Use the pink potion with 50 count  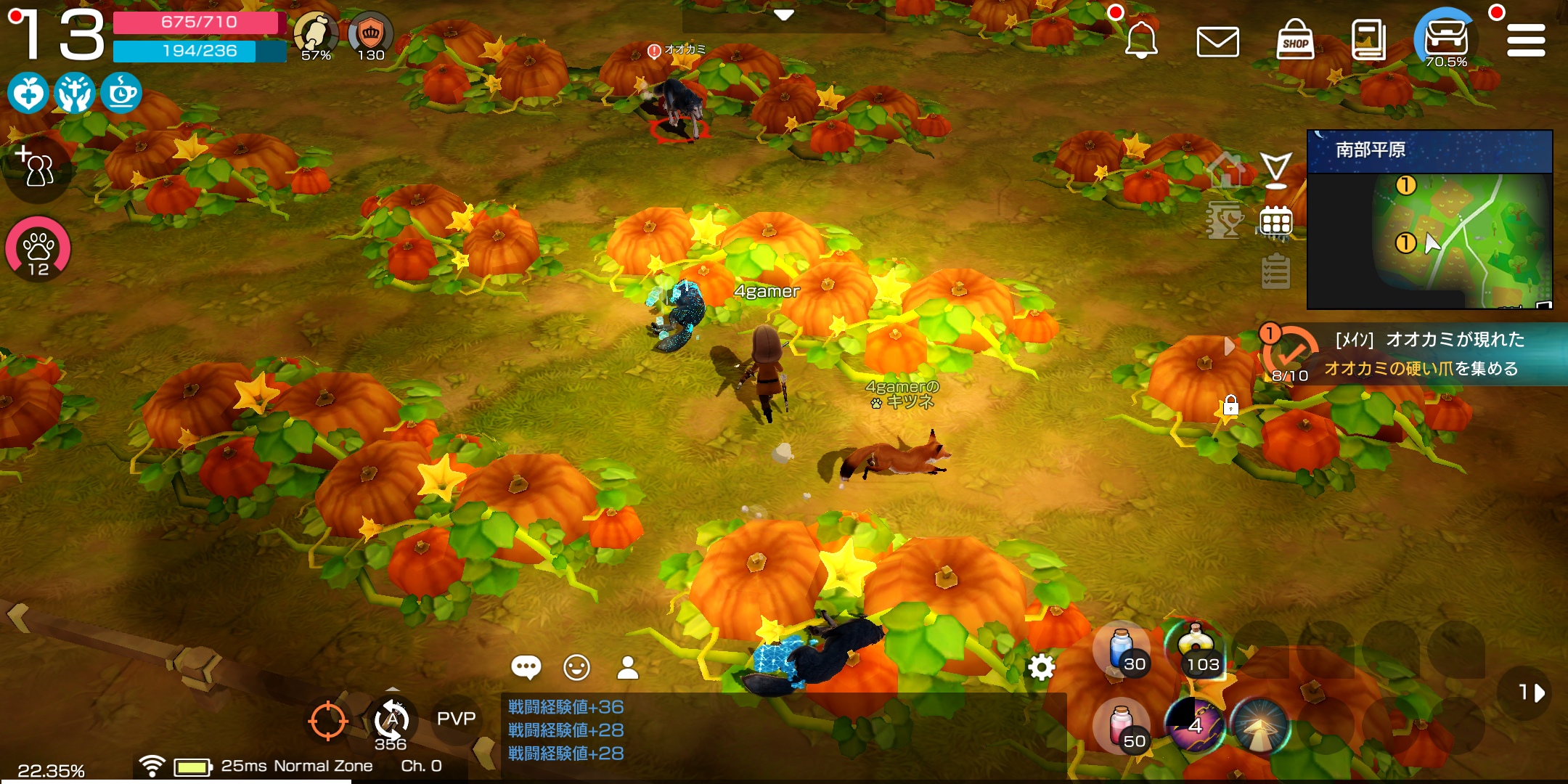click(x=1122, y=724)
